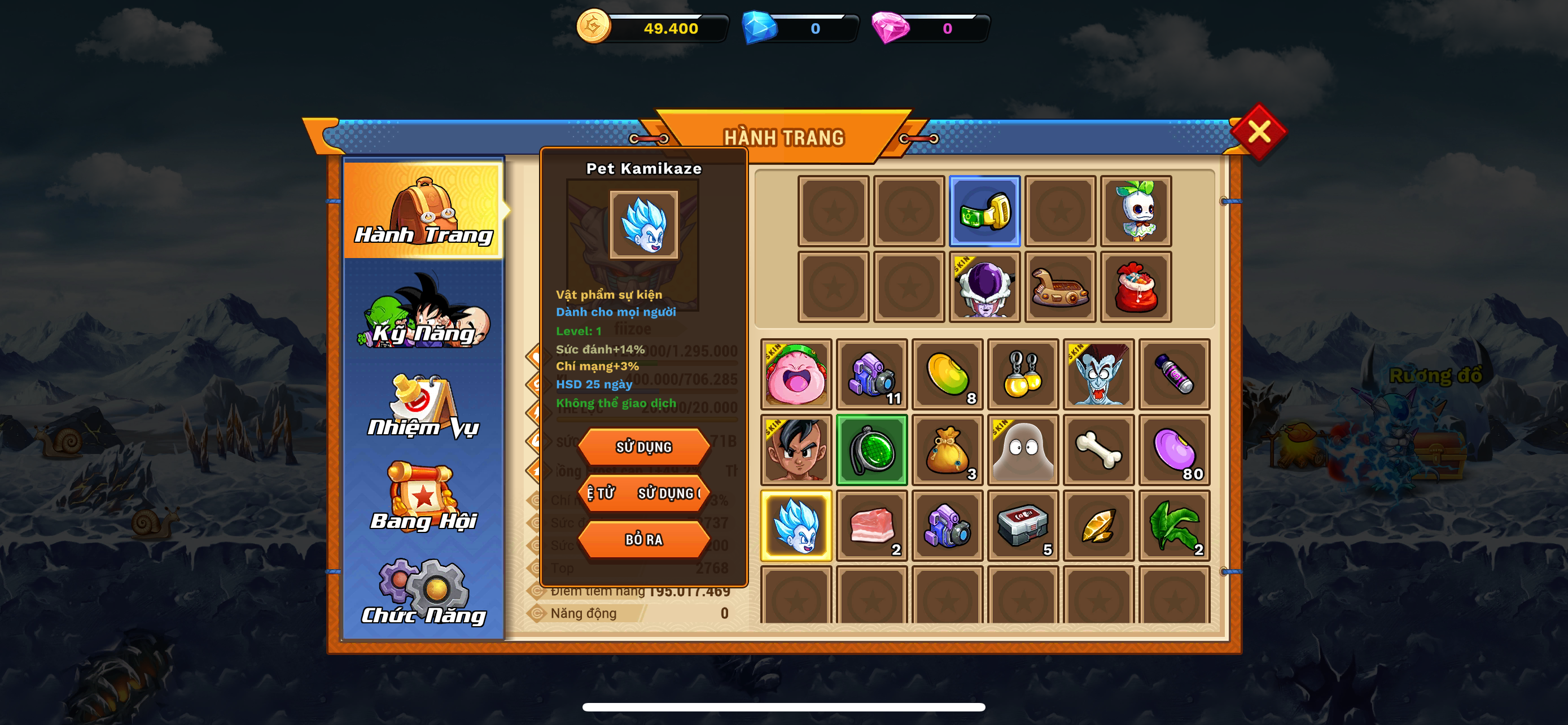Select the purple bean stack of 80
Viewport: 1568px width, 725px height.
click(1174, 451)
